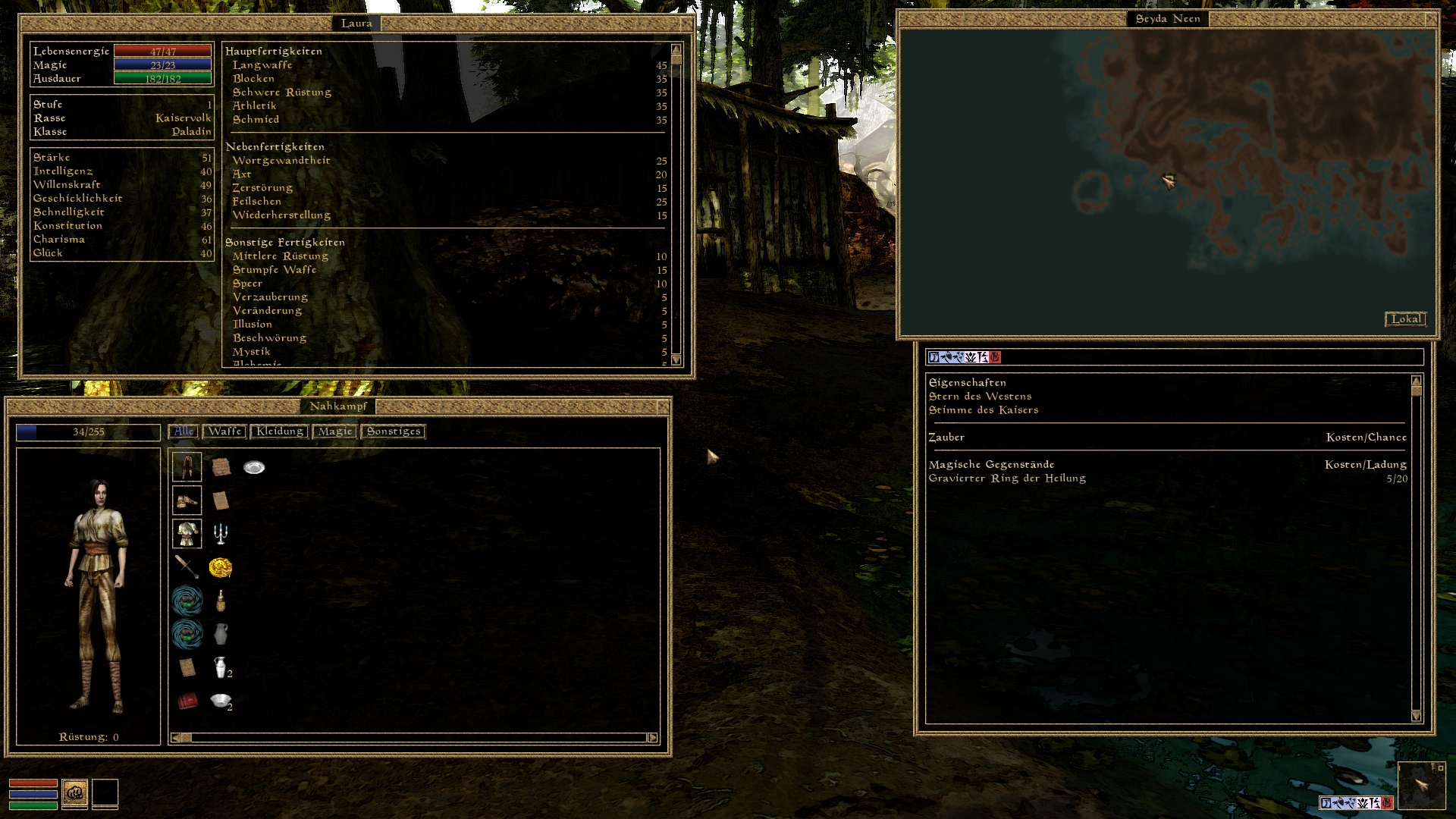Screen dimensions: 1456x819
Task: Select Gravierter Ring der Heilung in the magic menu
Action: (1009, 478)
